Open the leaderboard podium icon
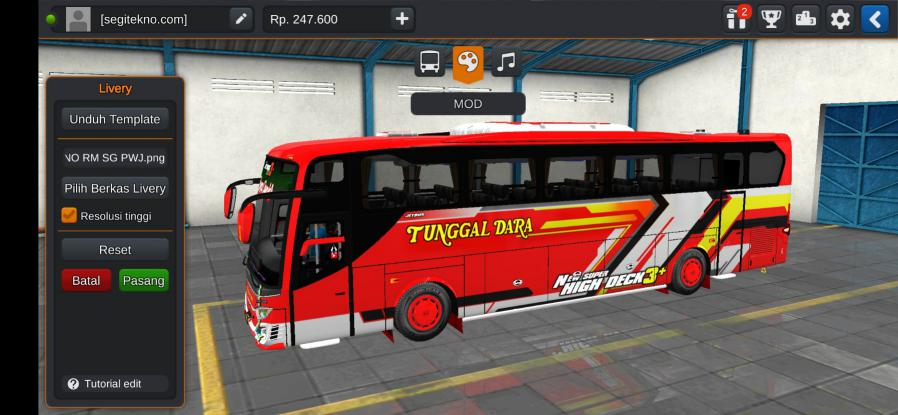This screenshot has height=415, width=898. pos(806,18)
